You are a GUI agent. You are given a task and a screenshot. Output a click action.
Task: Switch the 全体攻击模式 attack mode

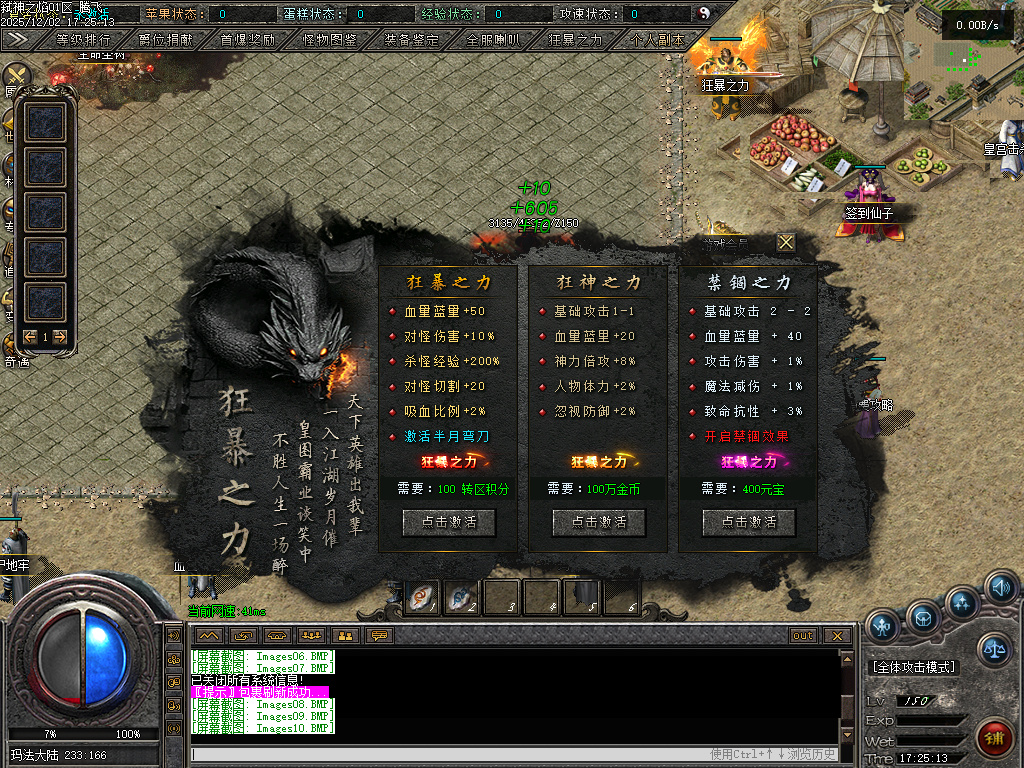coord(914,667)
